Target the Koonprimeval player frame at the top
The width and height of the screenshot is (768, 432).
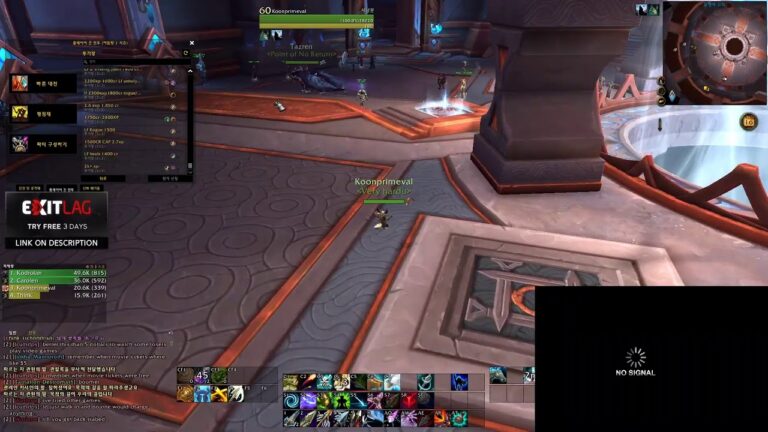[x=316, y=17]
